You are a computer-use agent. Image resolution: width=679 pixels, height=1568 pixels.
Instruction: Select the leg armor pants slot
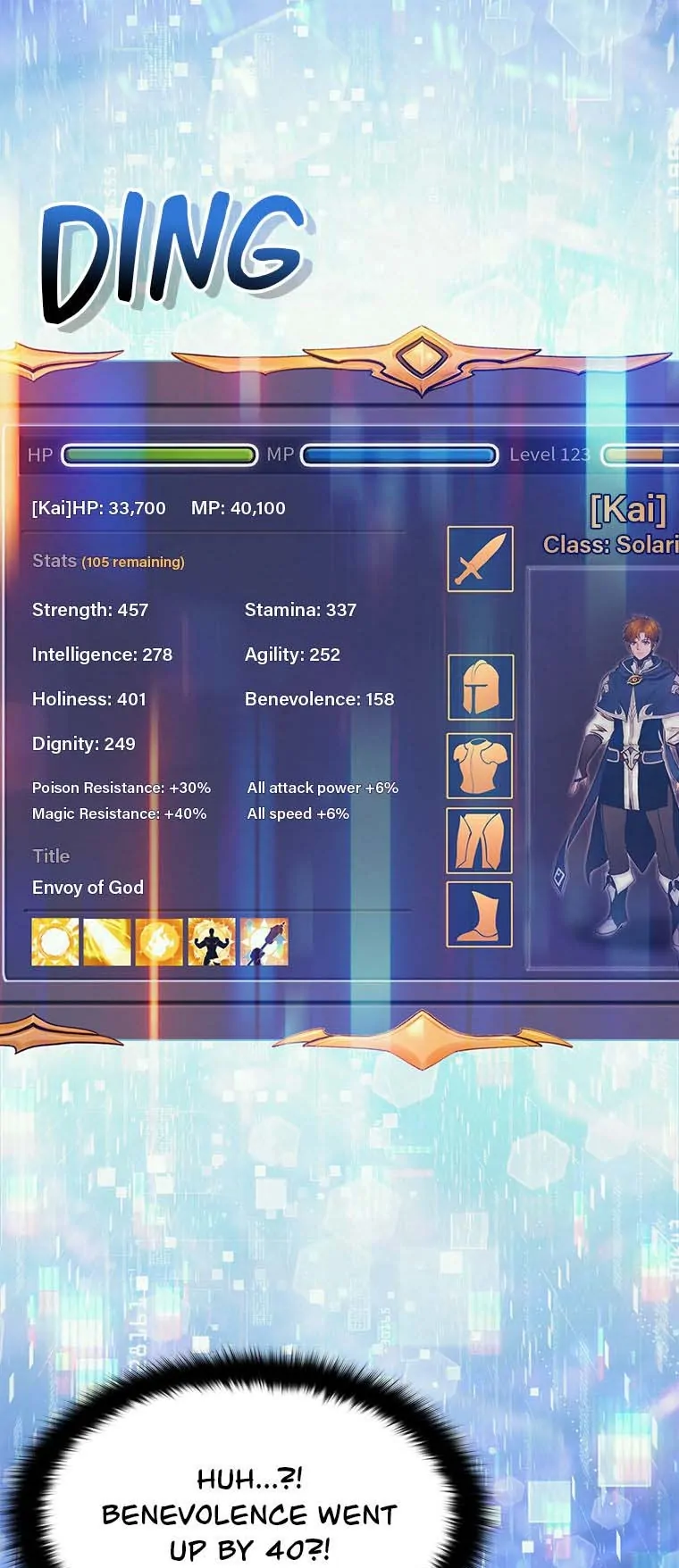[480, 840]
